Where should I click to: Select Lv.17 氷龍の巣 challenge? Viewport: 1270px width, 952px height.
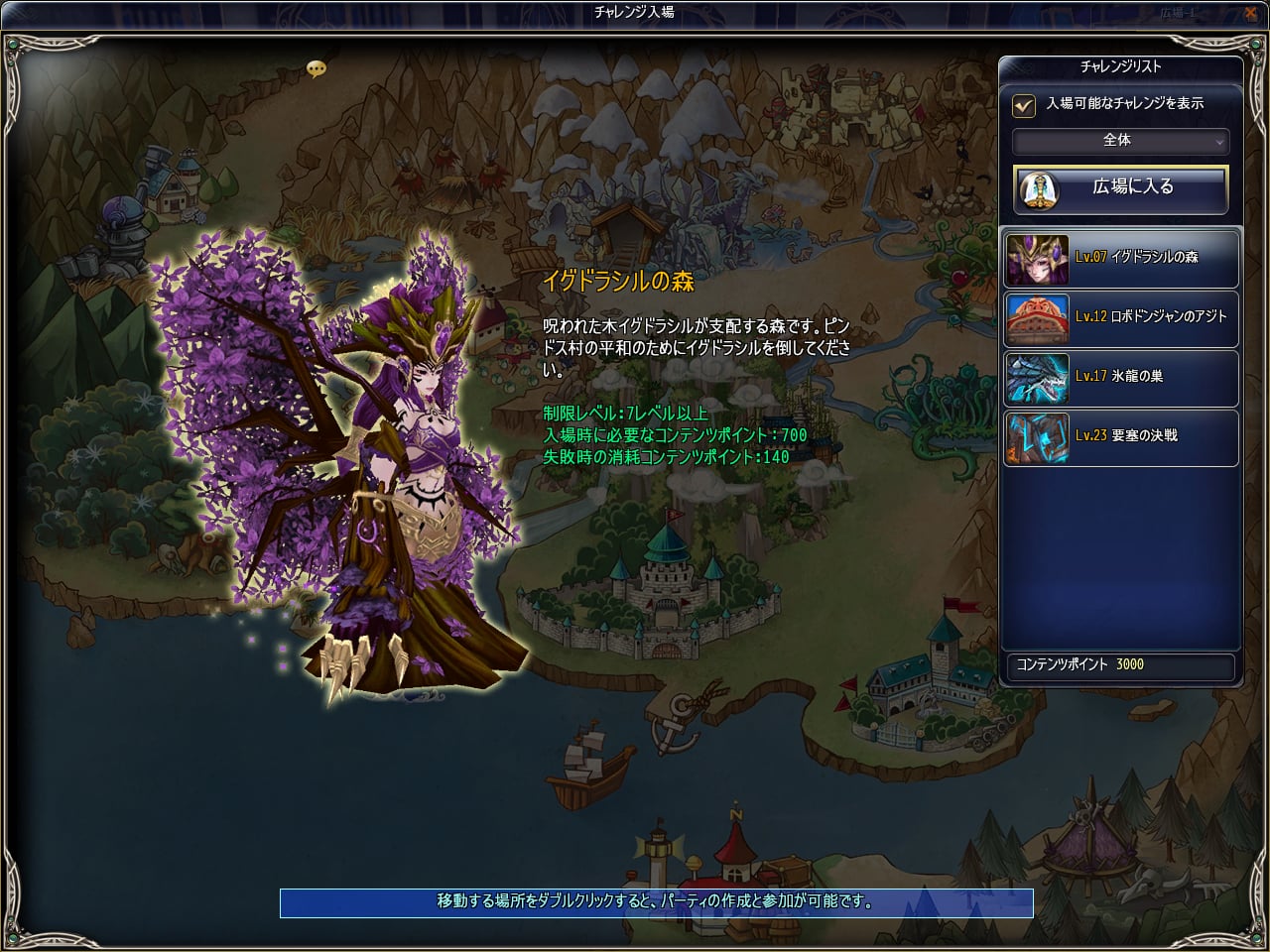point(1120,377)
